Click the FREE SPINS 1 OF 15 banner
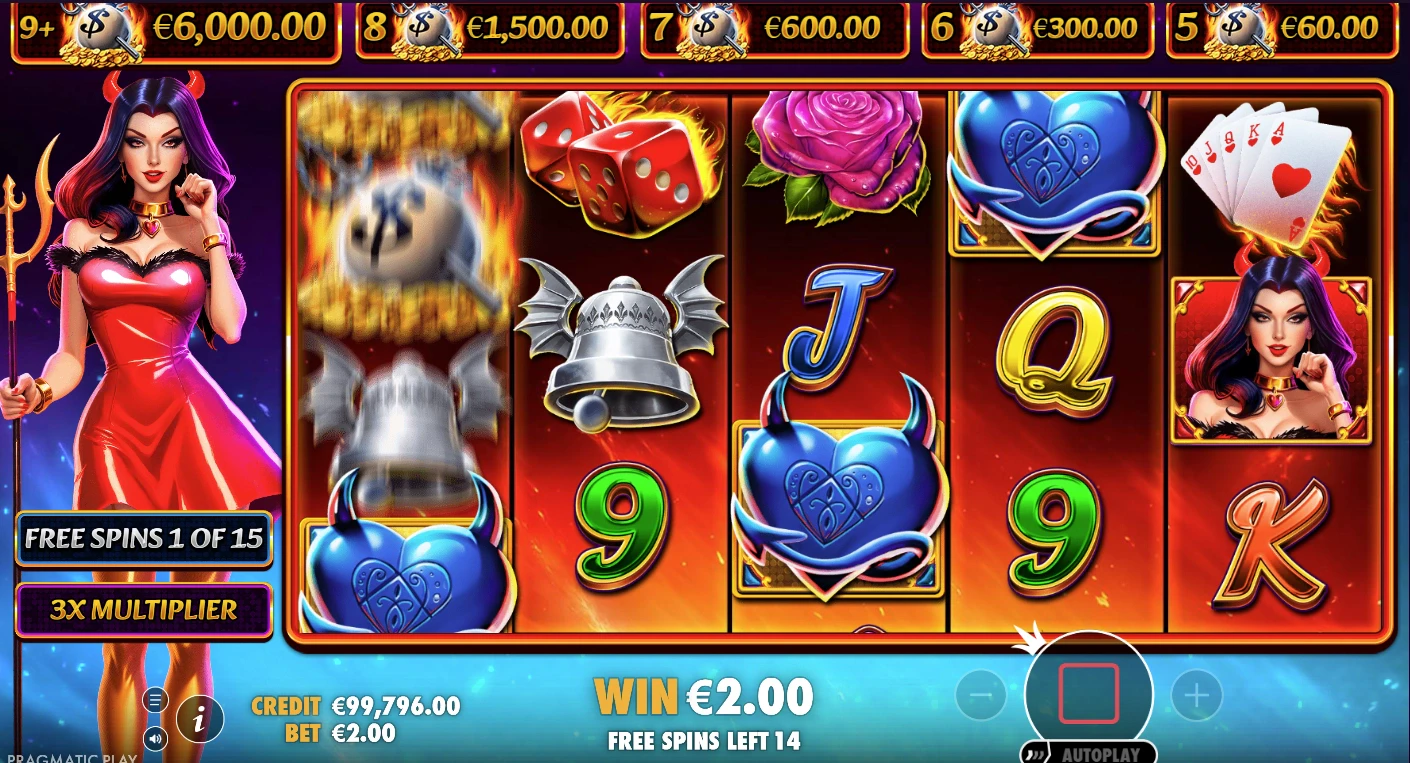This screenshot has width=1410, height=763. [x=144, y=539]
